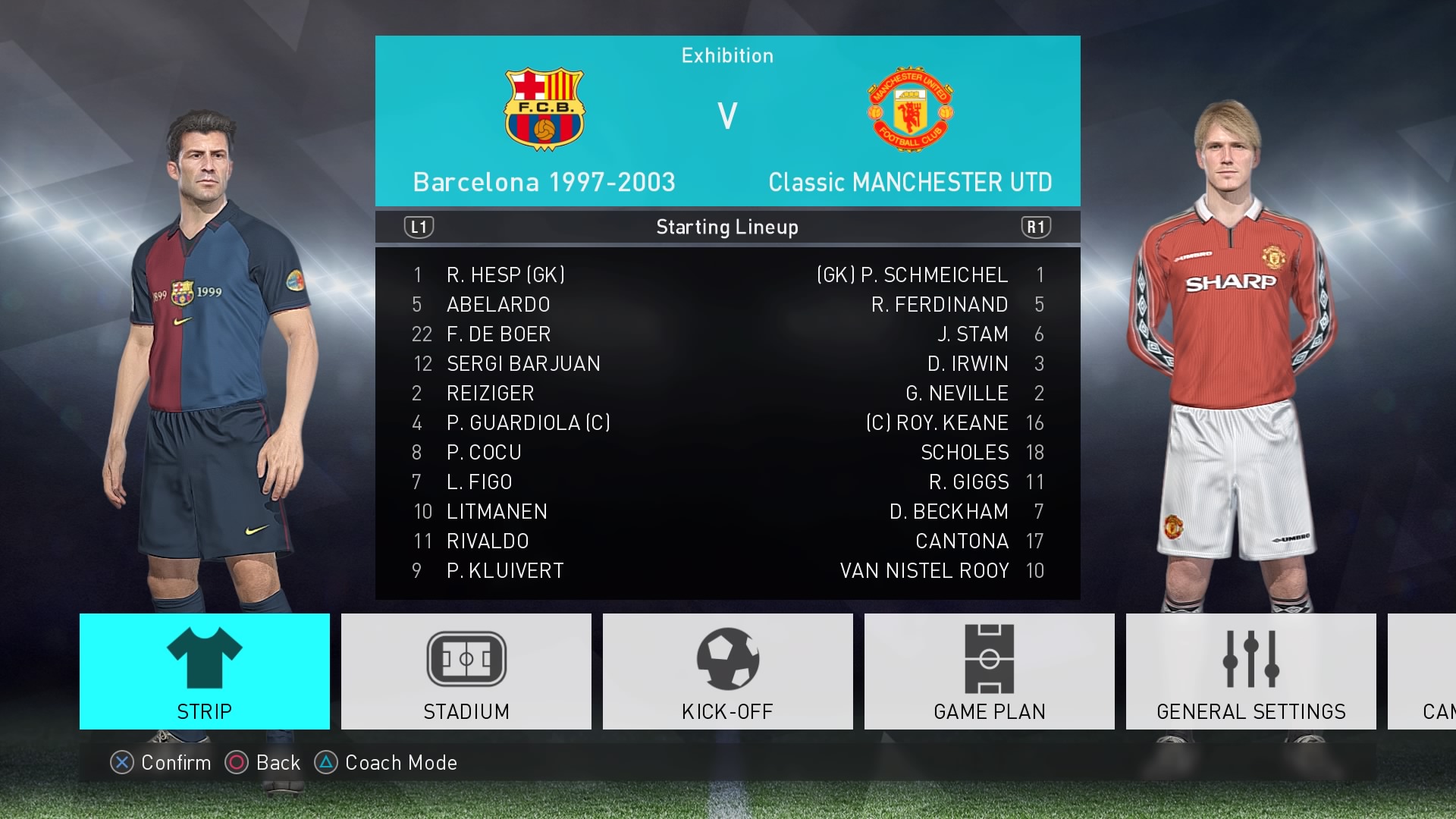Click the General Settings sliders icon
The height and width of the screenshot is (819, 1456).
[x=1250, y=658]
